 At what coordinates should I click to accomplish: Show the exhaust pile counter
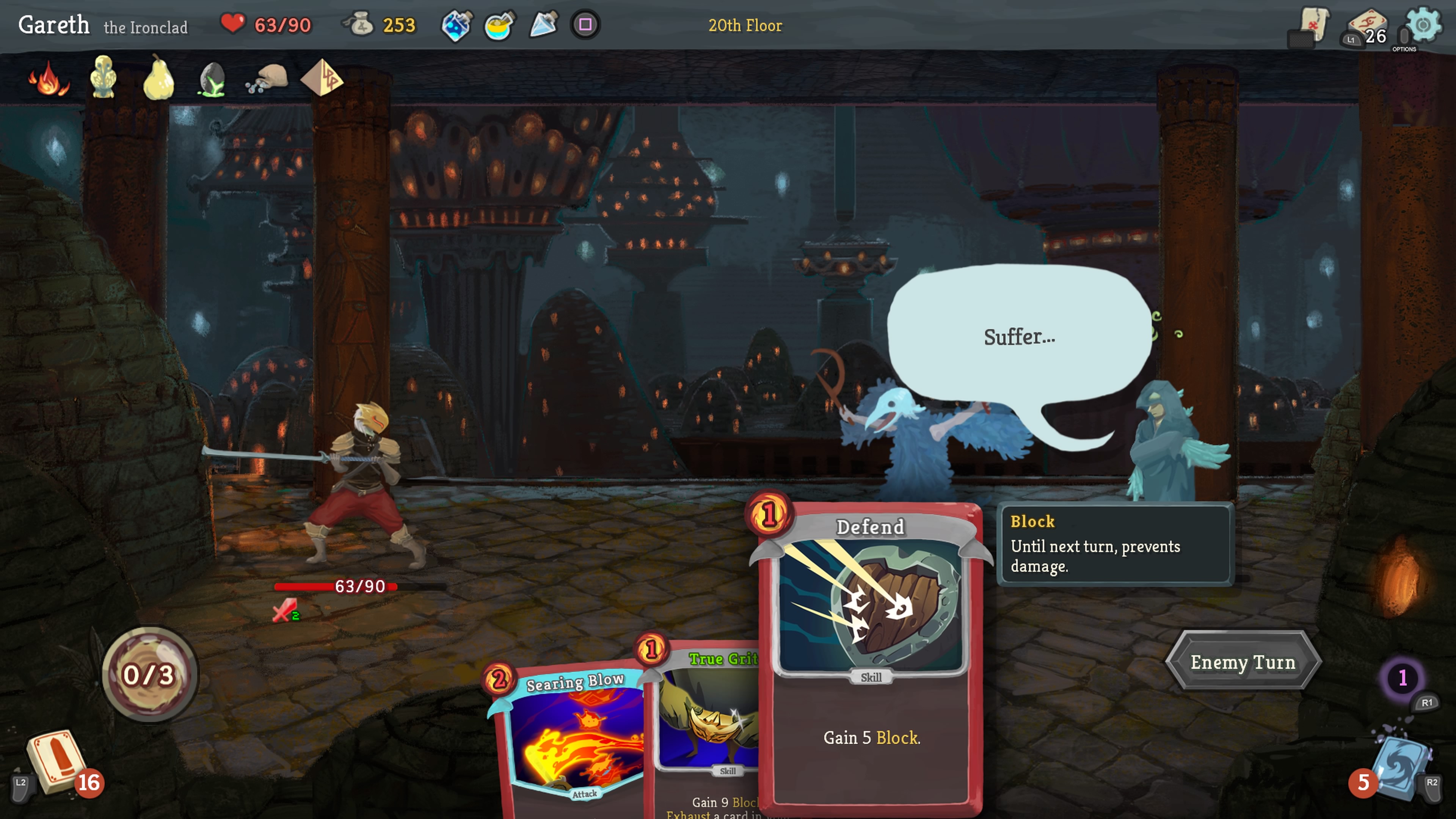pos(1402,677)
